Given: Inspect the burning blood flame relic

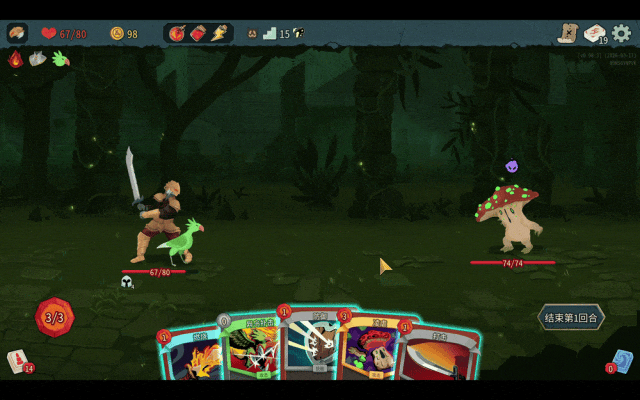Looking at the screenshot, I should click(15, 59).
